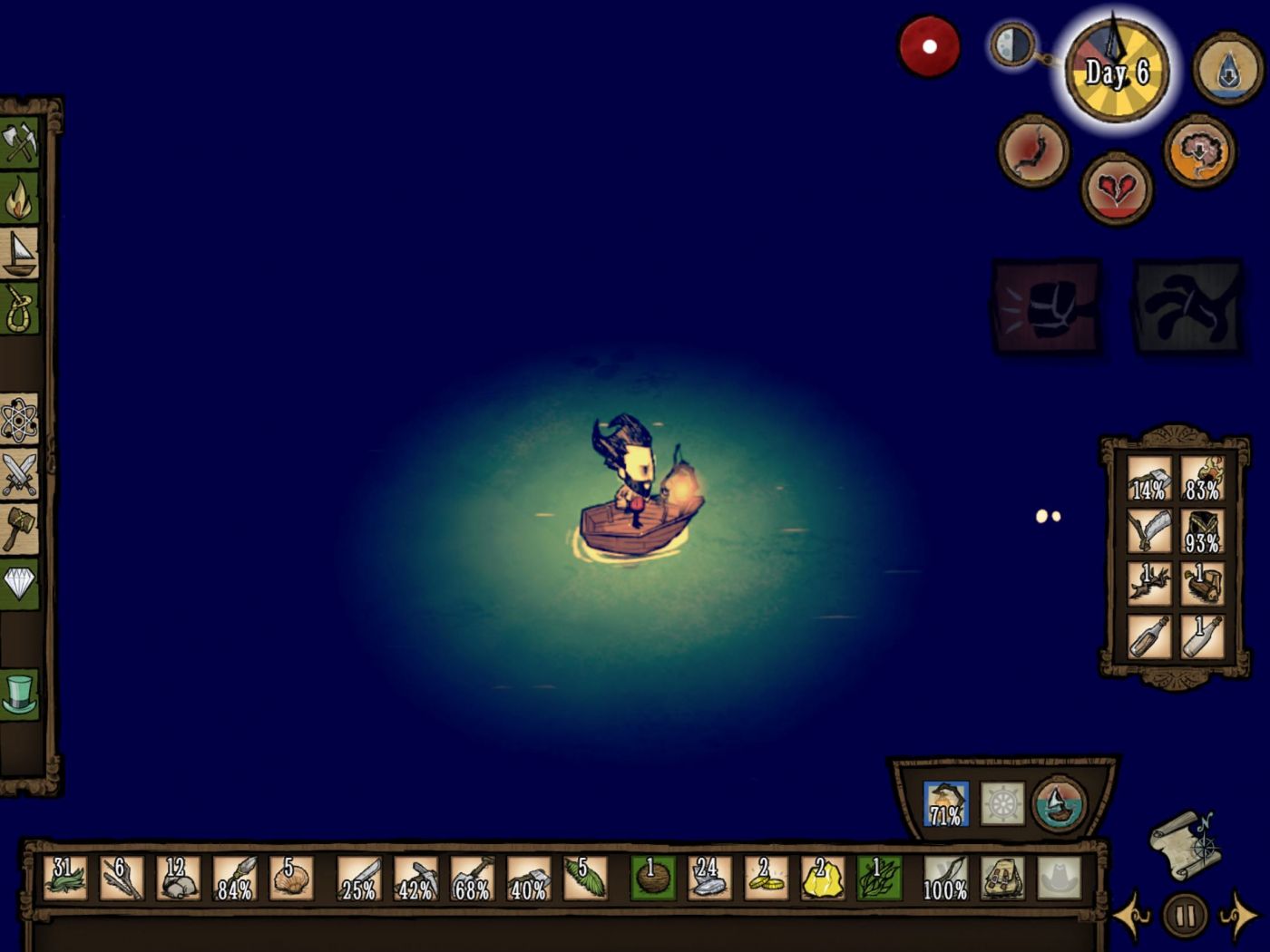The width and height of the screenshot is (1270, 952).
Task: Open the Nautical sailboat crafting tab
Action: coord(19,253)
